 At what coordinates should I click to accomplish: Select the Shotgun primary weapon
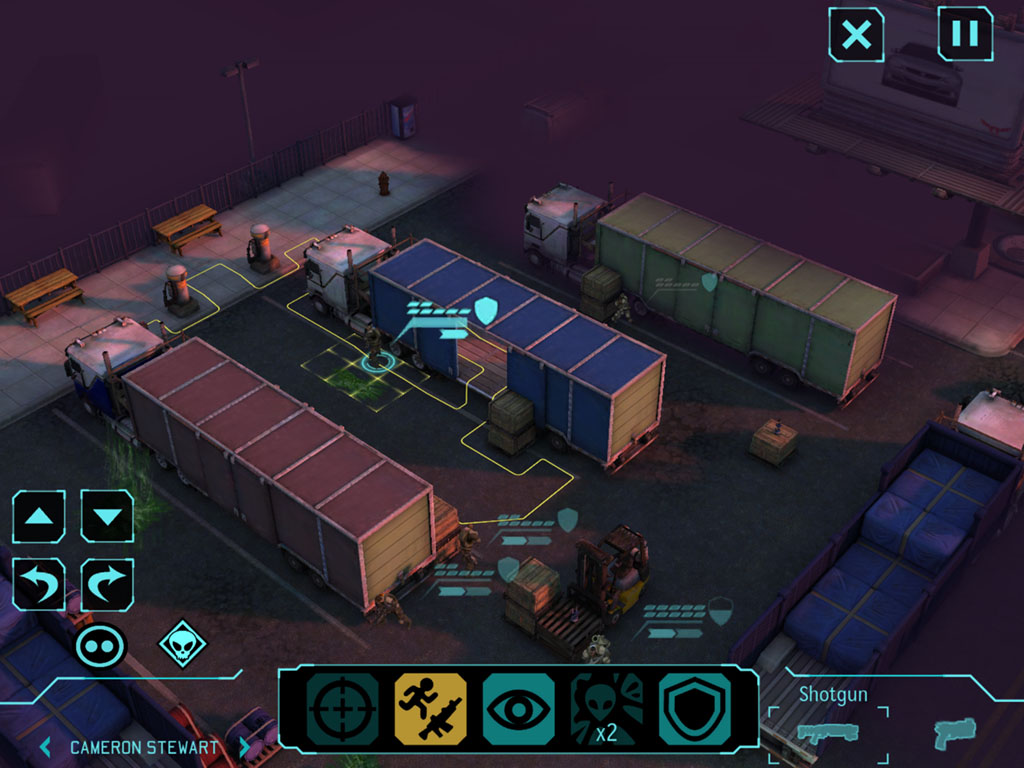[x=827, y=733]
